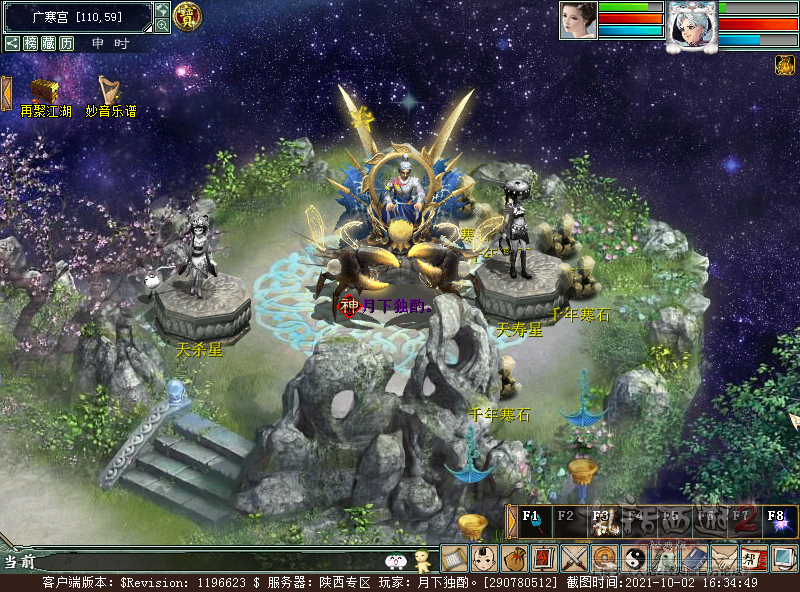Open the 历 calendar button
Image resolution: width=800 pixels, height=592 pixels.
pyautogui.click(x=66, y=43)
